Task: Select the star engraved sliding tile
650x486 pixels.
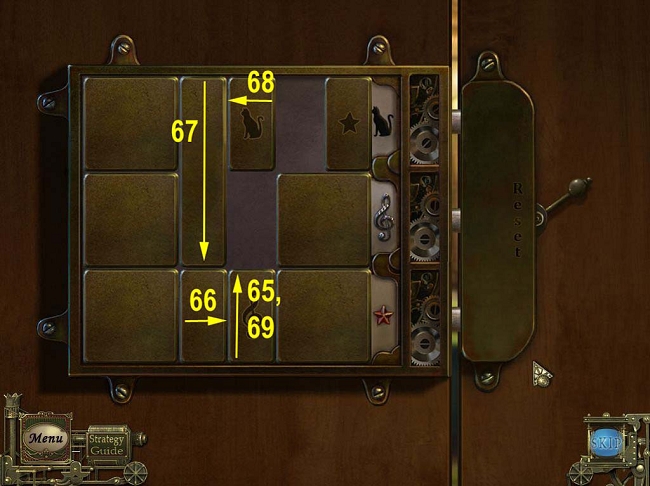Action: click(x=348, y=123)
